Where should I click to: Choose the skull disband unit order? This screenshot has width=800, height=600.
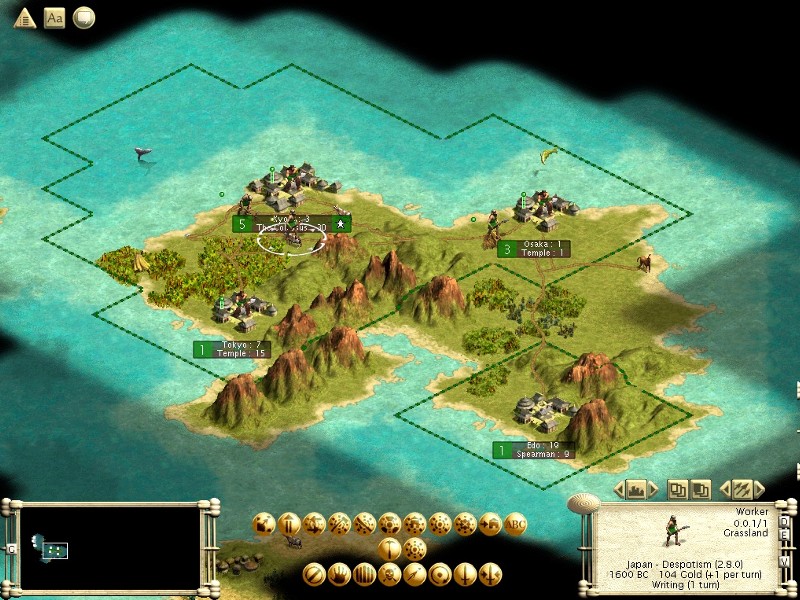tap(389, 575)
